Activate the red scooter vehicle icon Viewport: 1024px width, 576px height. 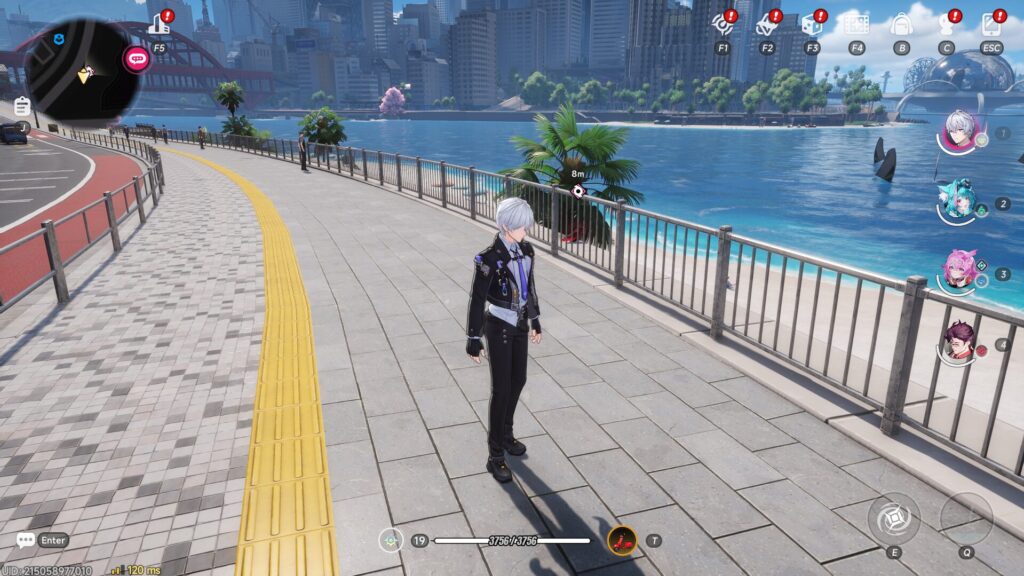pos(622,540)
